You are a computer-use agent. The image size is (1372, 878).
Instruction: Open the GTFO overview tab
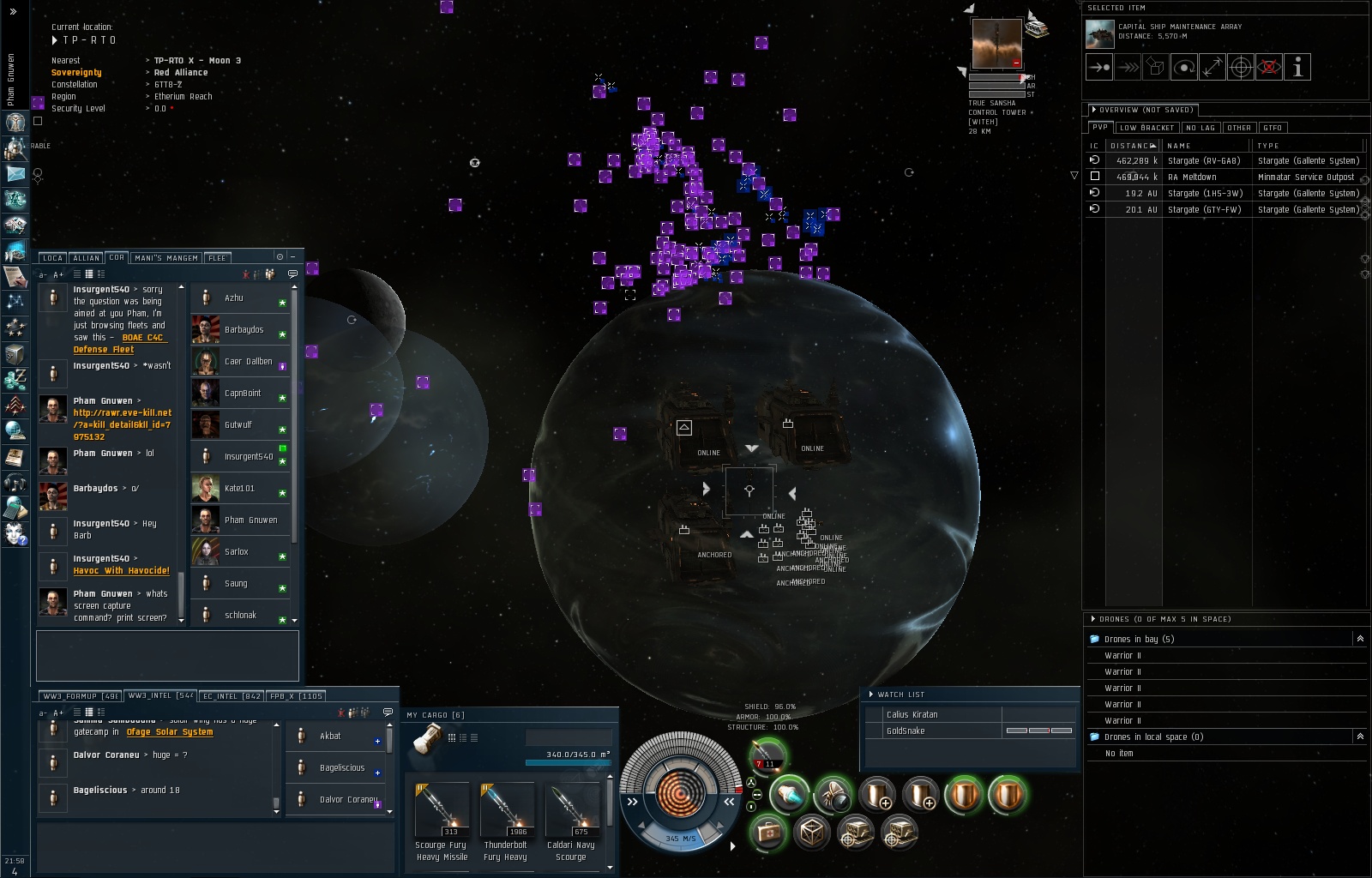[x=1273, y=128]
